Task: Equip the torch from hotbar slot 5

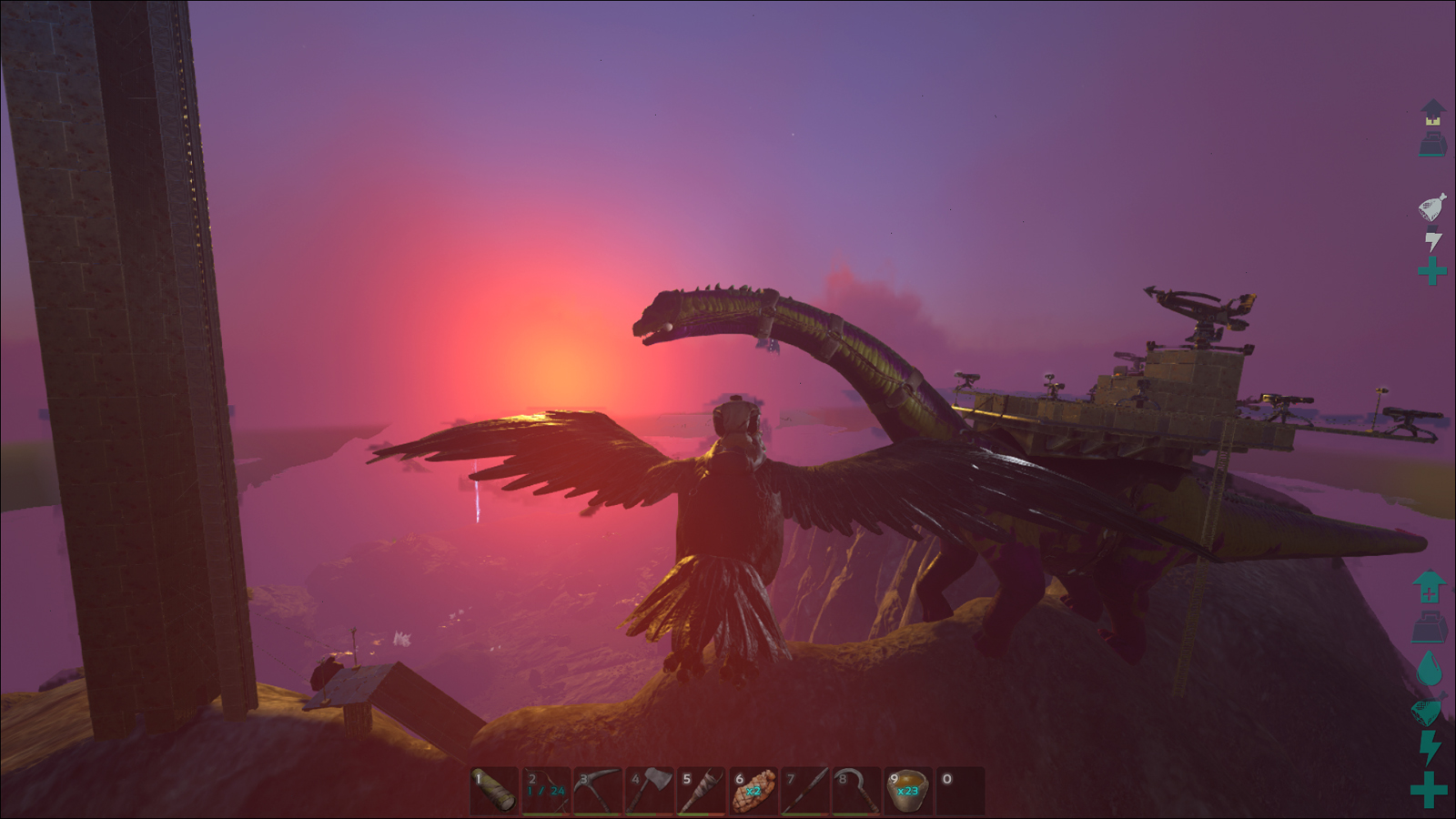Action: [702, 790]
